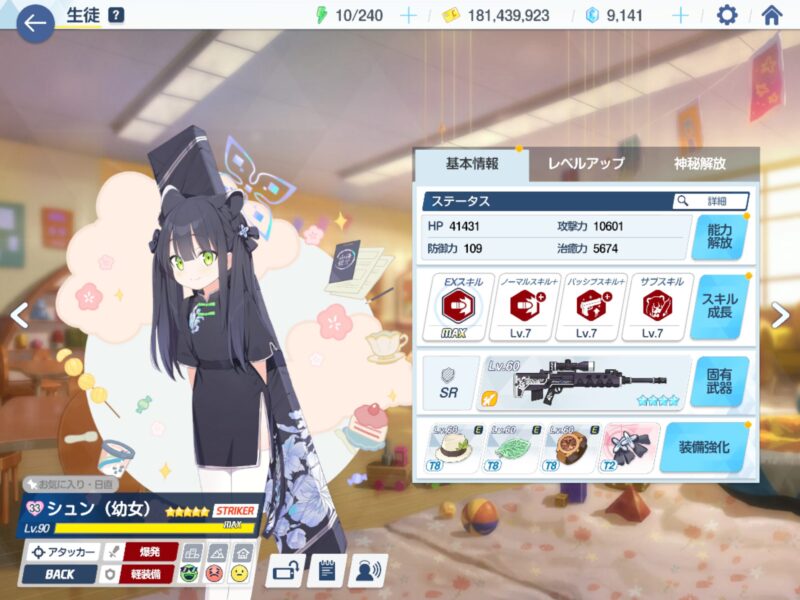The width and height of the screenshot is (800, 600).
Task: Select the sniper rifle weapon panel
Action: tap(583, 381)
